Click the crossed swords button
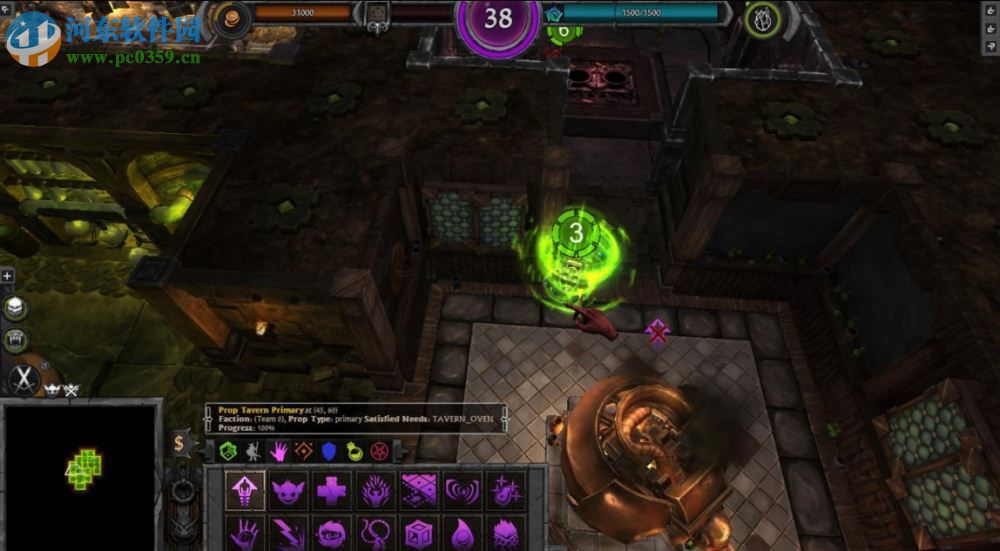Screen dimensions: 1000x551 tap(22, 379)
